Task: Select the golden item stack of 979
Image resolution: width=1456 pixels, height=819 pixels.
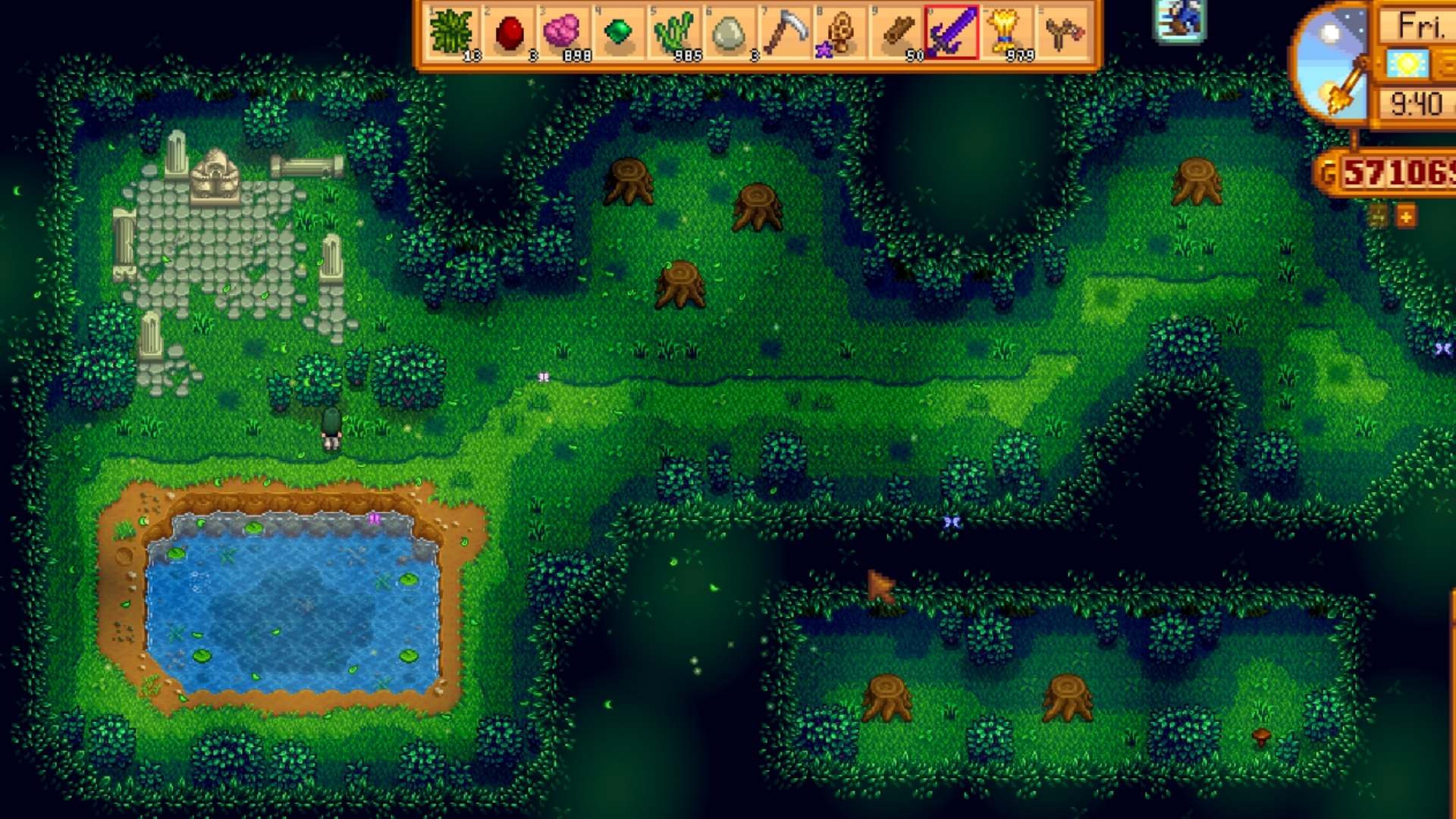Action: pyautogui.click(x=1006, y=33)
